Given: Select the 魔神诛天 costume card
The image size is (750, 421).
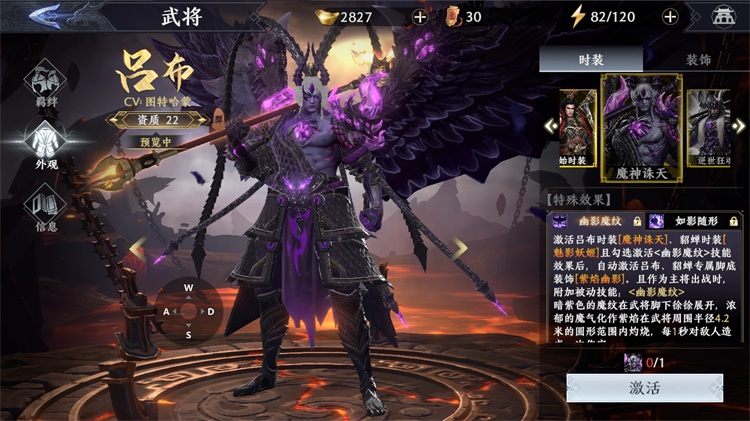Looking at the screenshot, I should coord(641,128).
